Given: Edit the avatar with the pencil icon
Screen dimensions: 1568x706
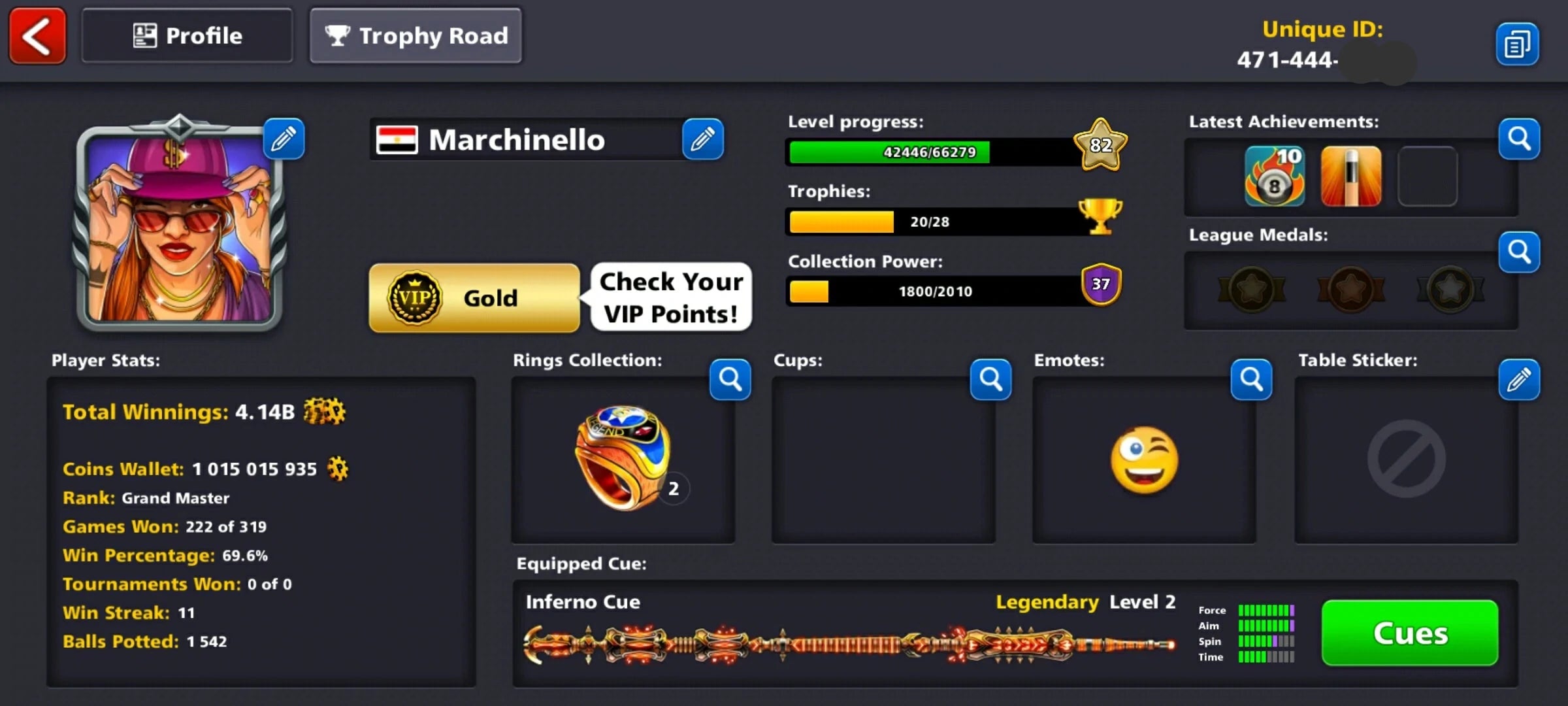Looking at the screenshot, I should [284, 139].
